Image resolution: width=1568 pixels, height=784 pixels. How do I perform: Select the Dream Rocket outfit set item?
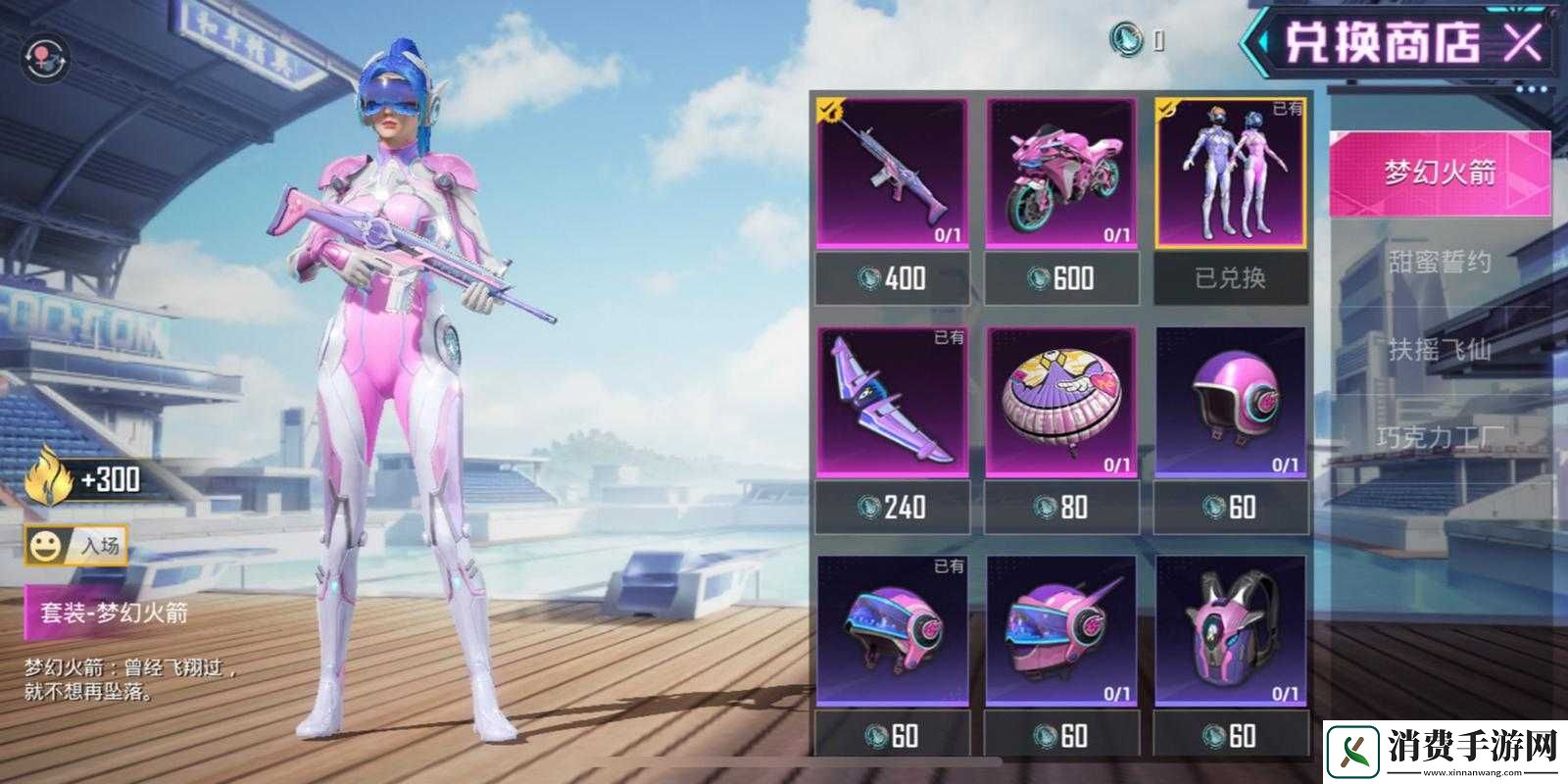(1231, 173)
